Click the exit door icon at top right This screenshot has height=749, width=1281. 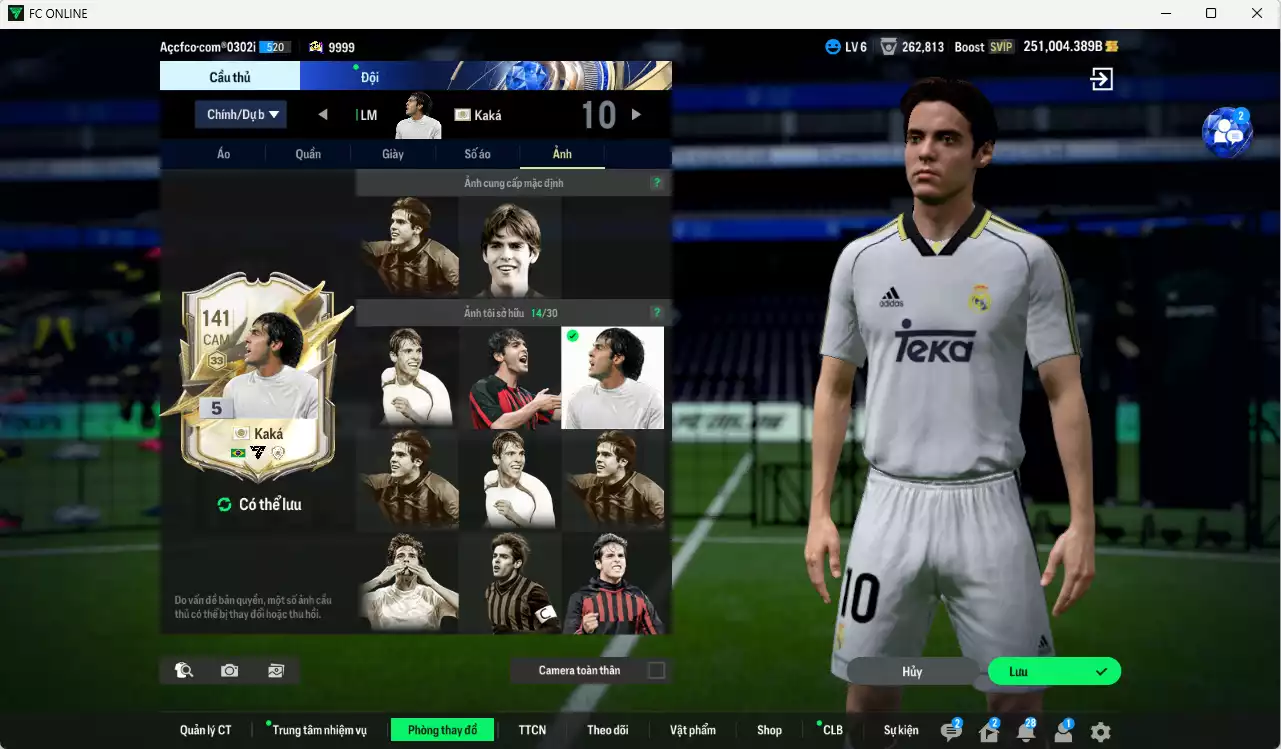click(x=1100, y=79)
